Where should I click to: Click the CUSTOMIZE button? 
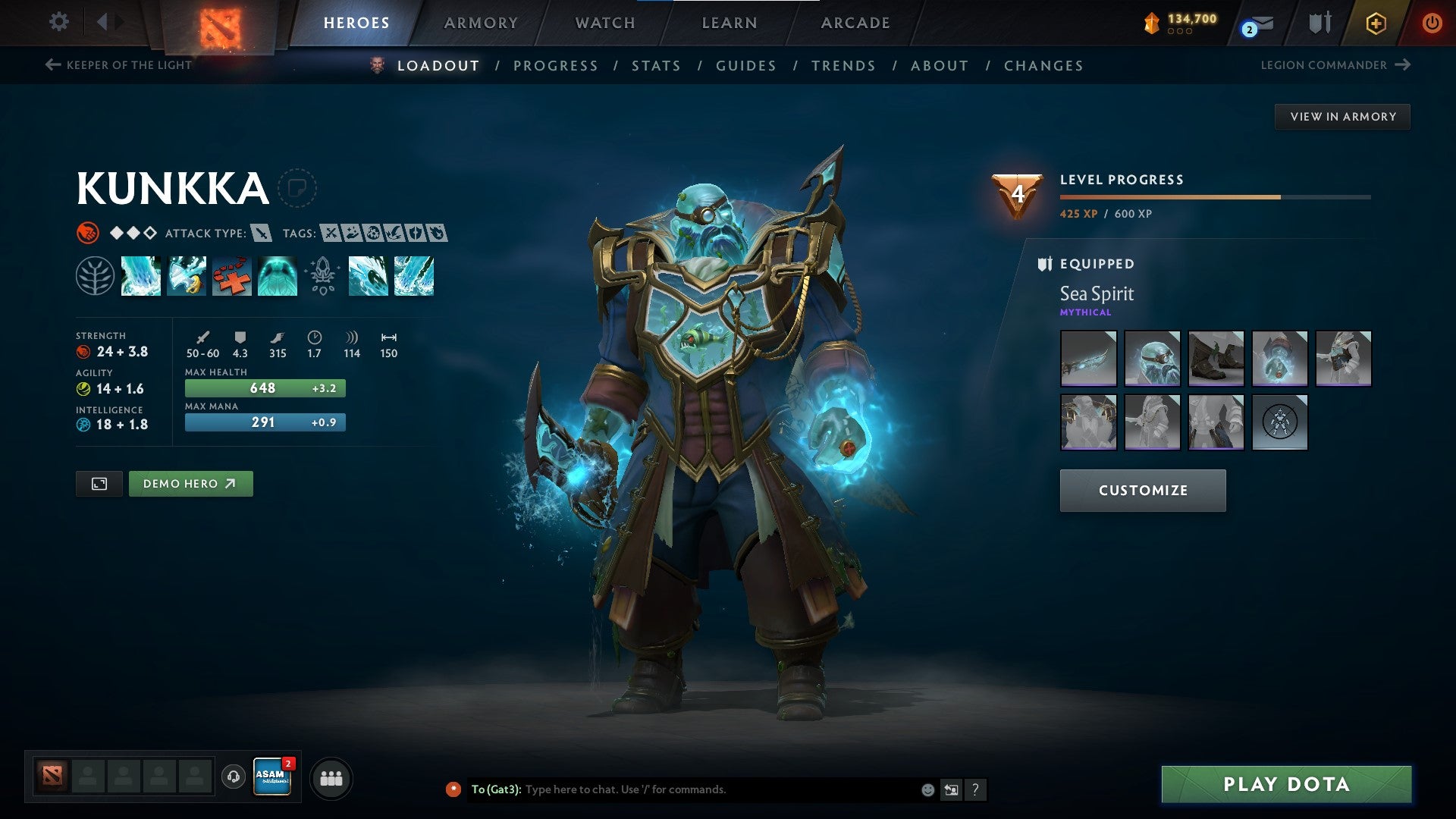(1142, 490)
